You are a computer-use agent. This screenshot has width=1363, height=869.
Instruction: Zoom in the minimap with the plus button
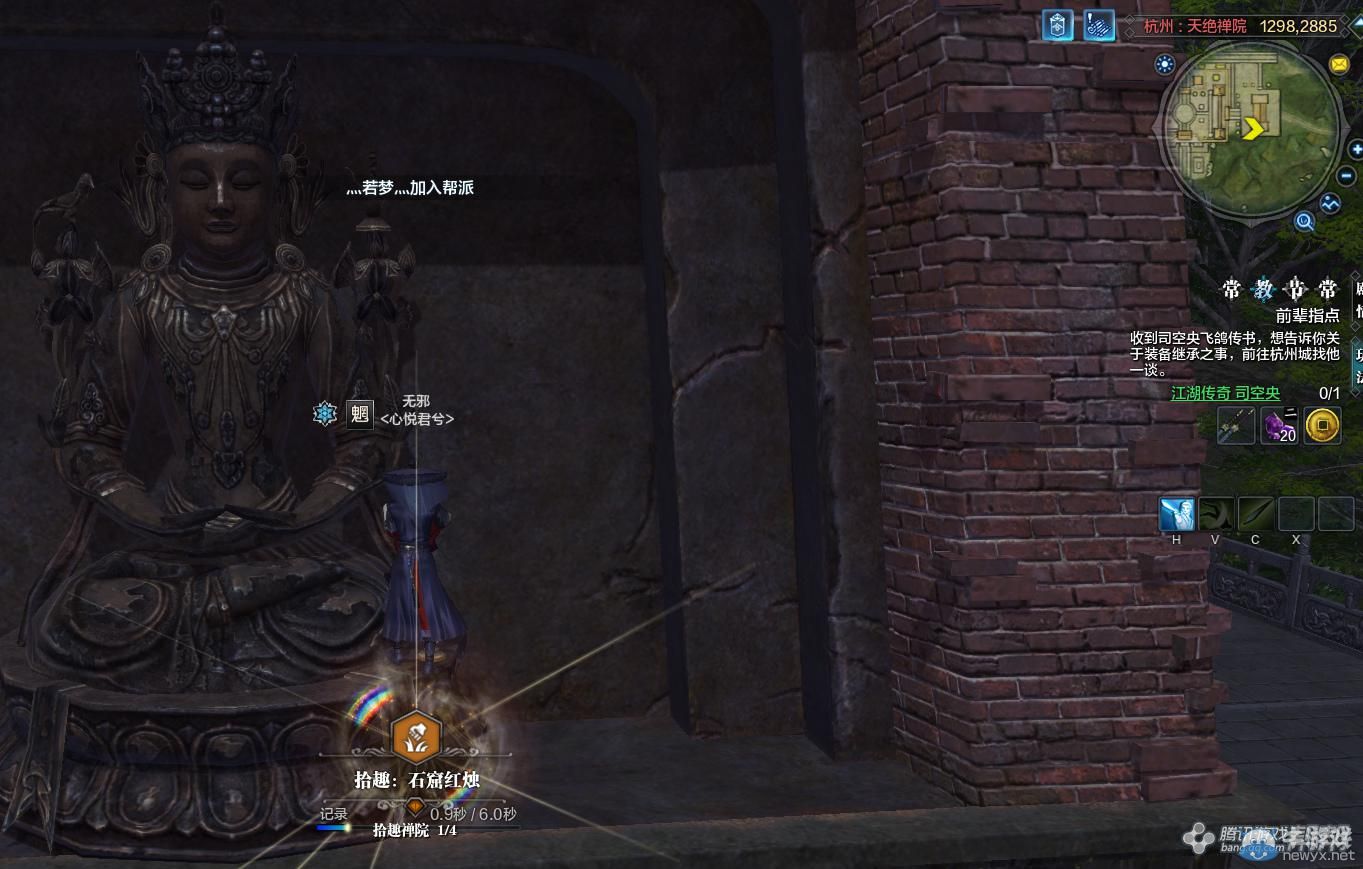click(1356, 150)
